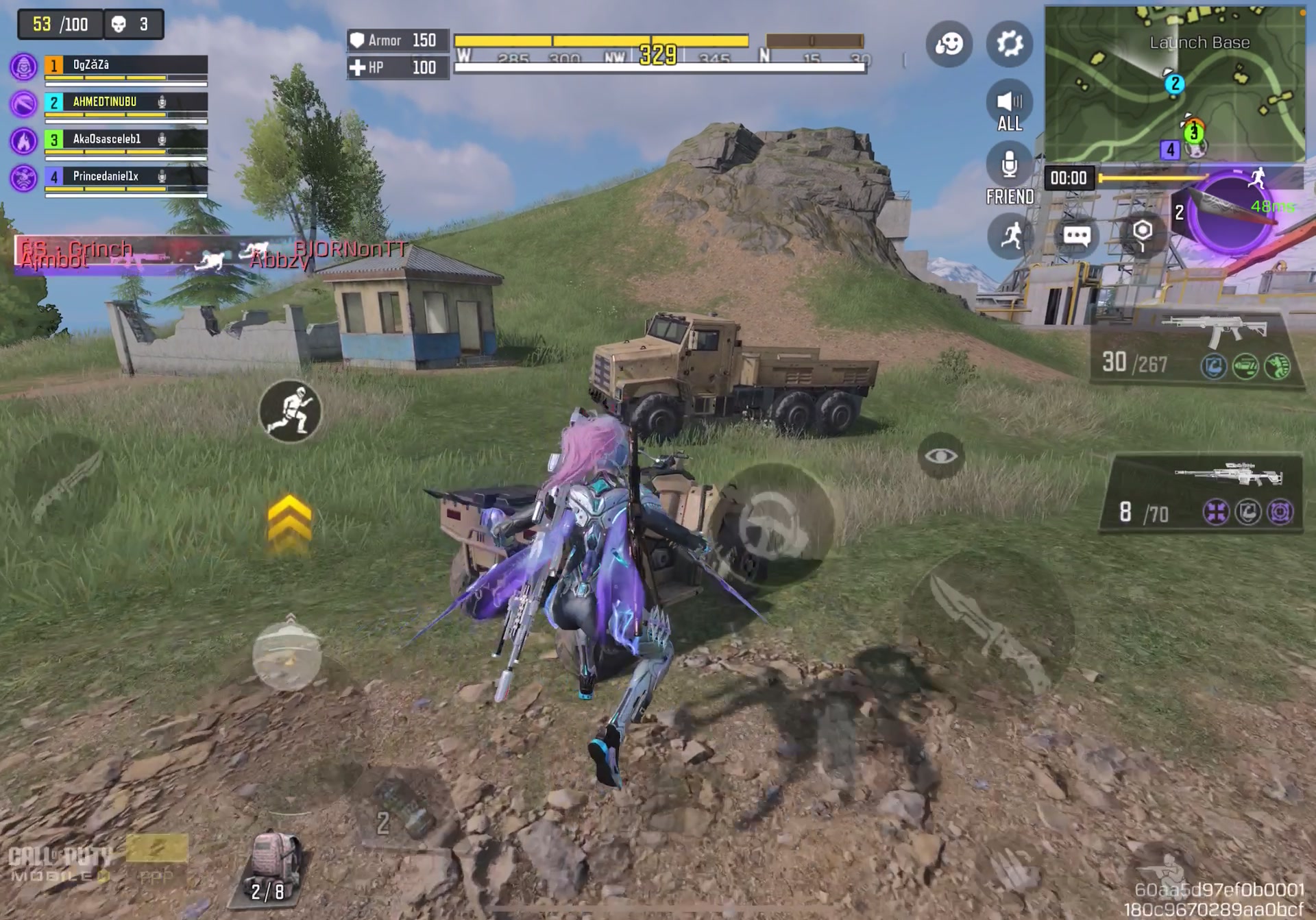This screenshot has width=1316, height=920.
Task: Throw the grenade
Action: [x=287, y=655]
